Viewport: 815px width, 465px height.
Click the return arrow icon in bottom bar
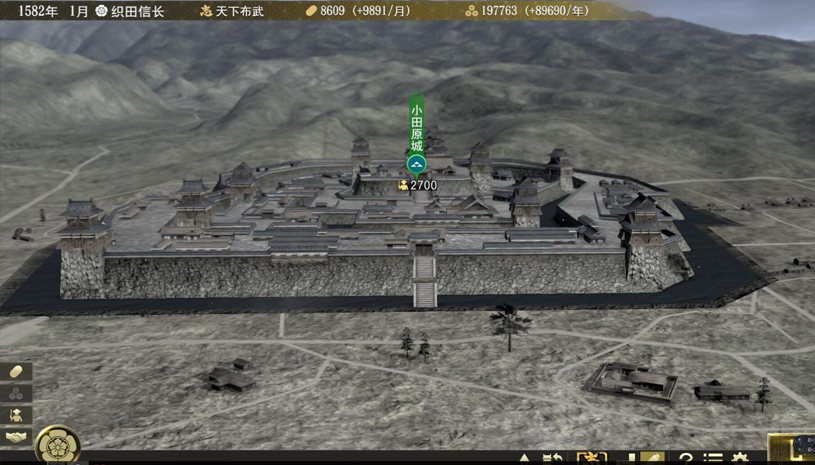(552, 459)
